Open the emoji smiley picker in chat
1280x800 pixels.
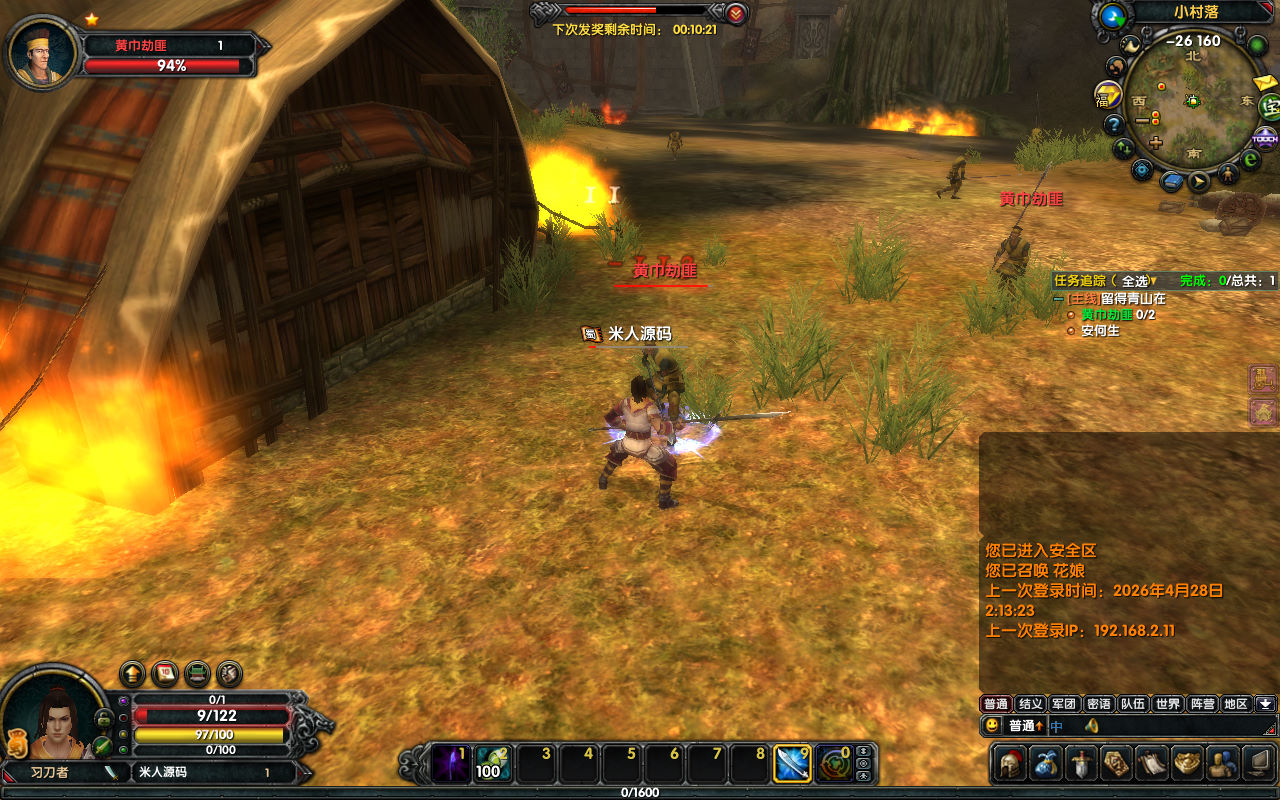[x=992, y=725]
